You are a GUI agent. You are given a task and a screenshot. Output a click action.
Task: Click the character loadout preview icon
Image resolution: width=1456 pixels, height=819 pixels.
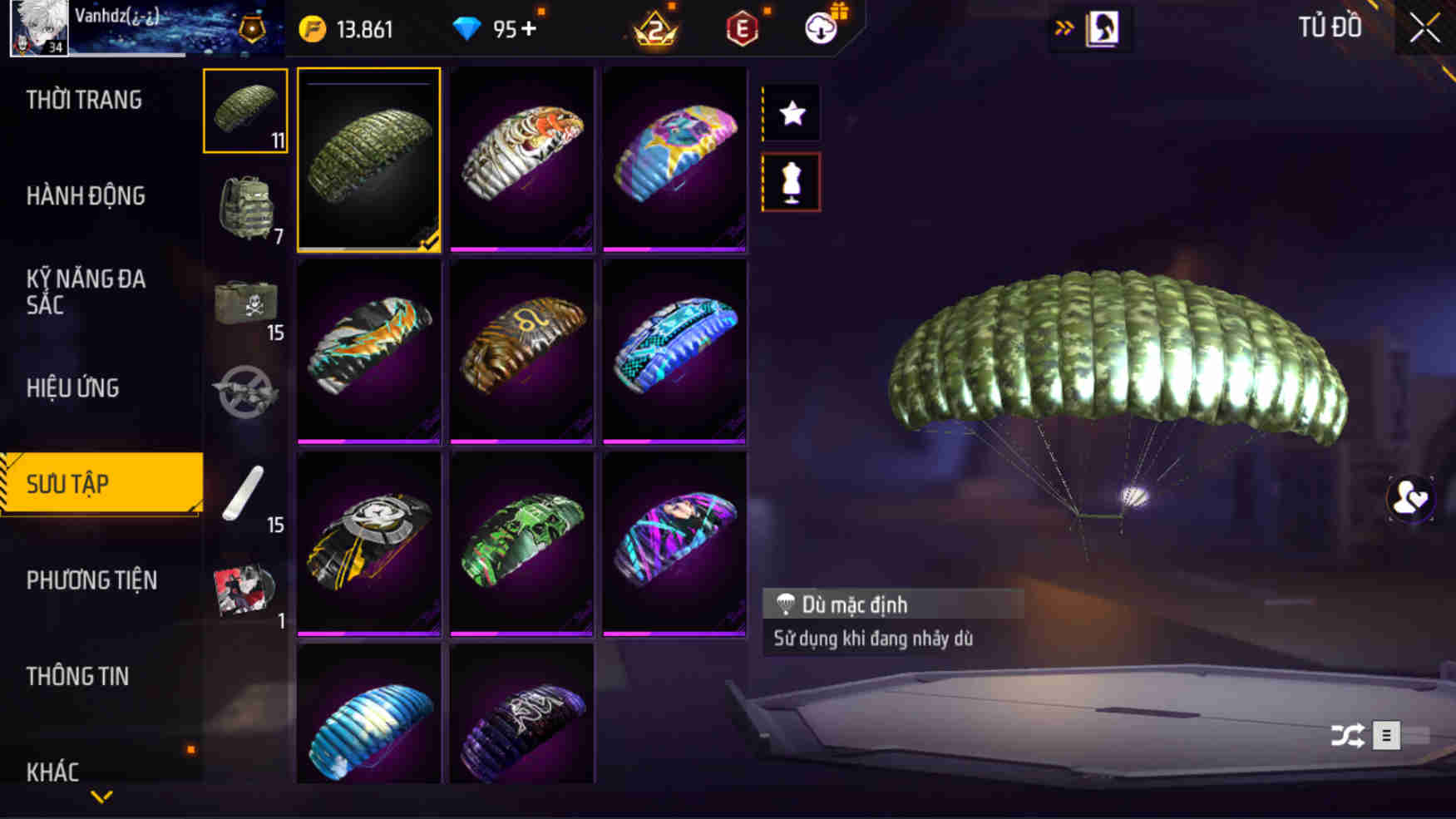coord(1103,27)
